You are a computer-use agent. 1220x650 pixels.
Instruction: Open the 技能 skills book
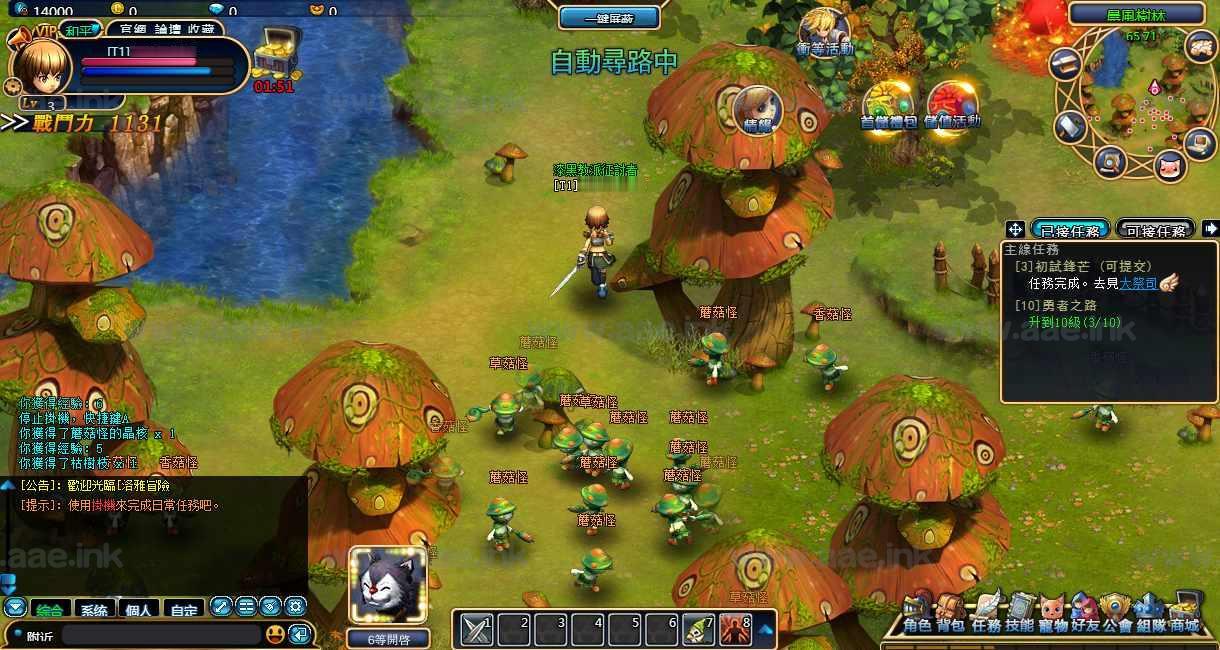tap(1020, 611)
